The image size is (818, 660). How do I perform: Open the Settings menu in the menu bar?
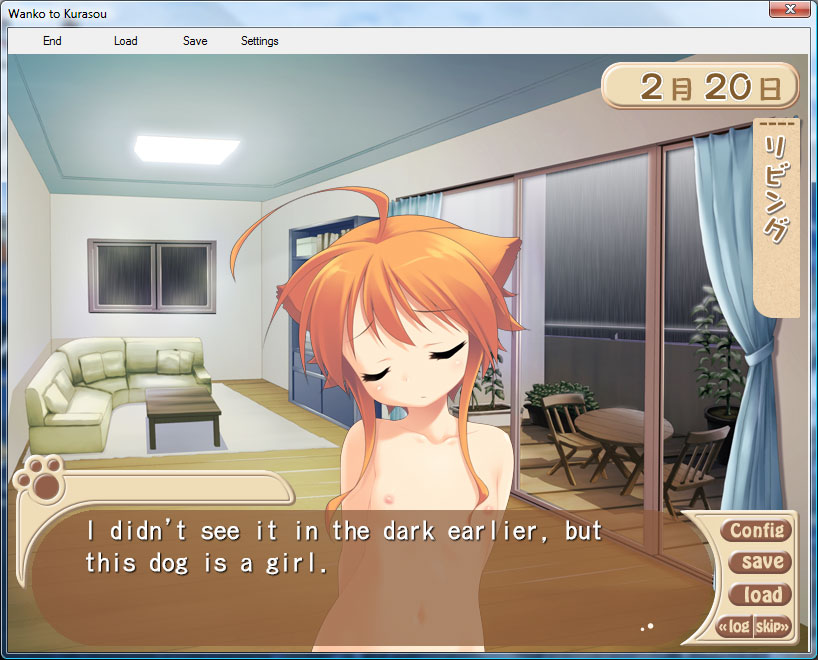(x=260, y=41)
